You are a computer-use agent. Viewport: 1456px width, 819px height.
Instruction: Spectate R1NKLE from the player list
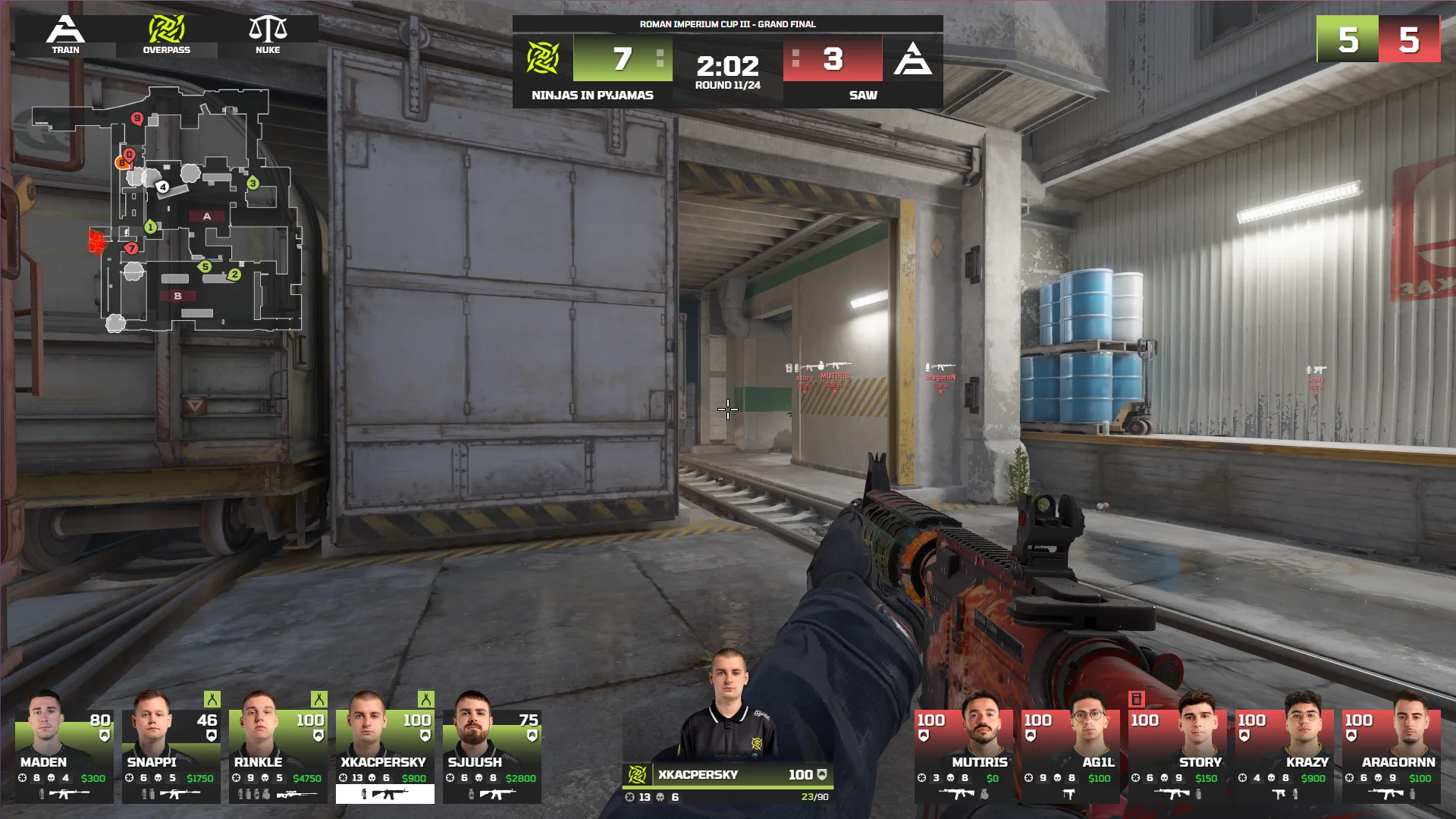pyautogui.click(x=278, y=748)
